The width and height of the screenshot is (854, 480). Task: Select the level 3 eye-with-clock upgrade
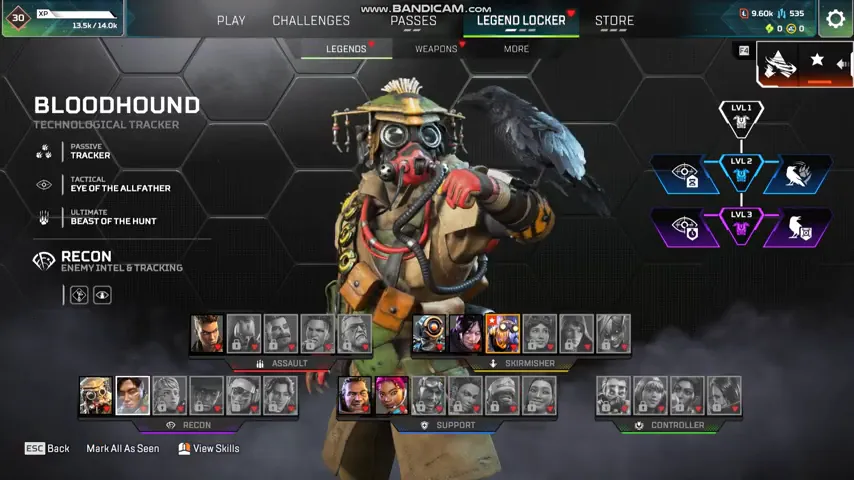[x=685, y=227]
